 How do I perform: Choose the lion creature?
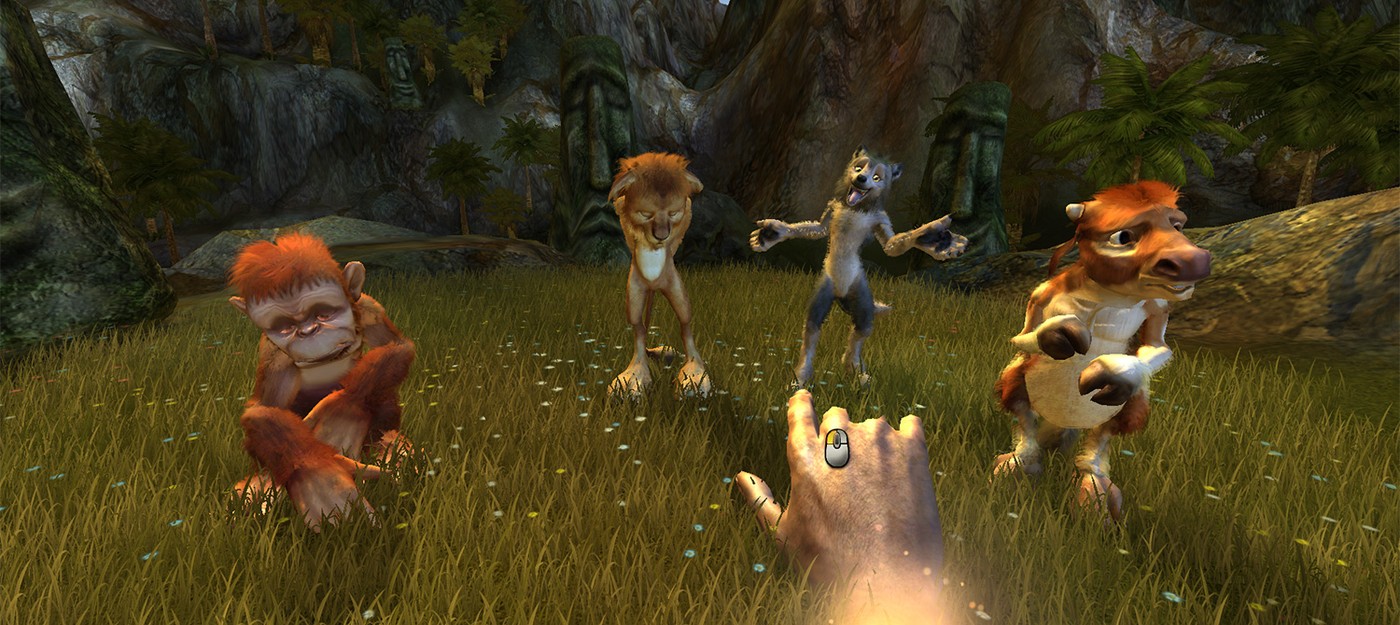click(656, 260)
